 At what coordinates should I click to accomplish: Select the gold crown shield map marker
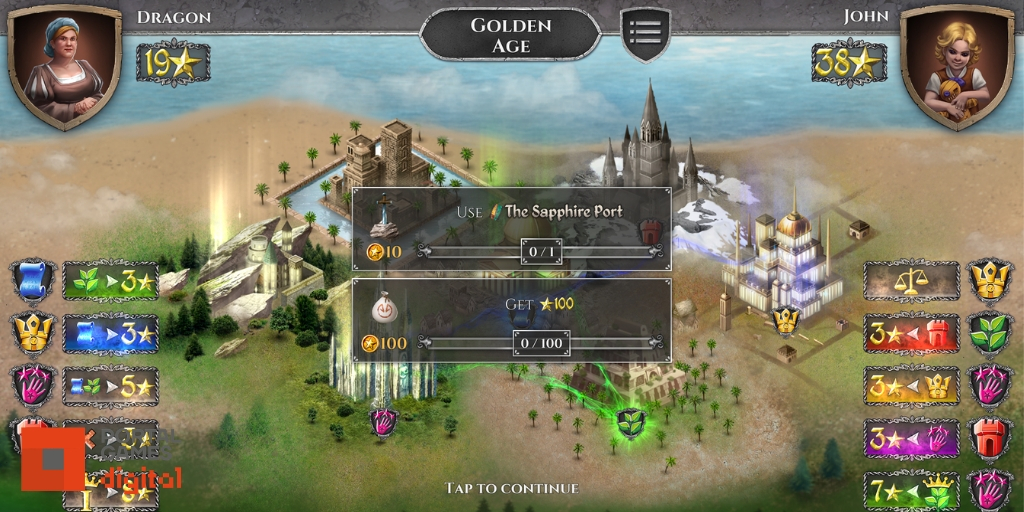click(x=786, y=320)
